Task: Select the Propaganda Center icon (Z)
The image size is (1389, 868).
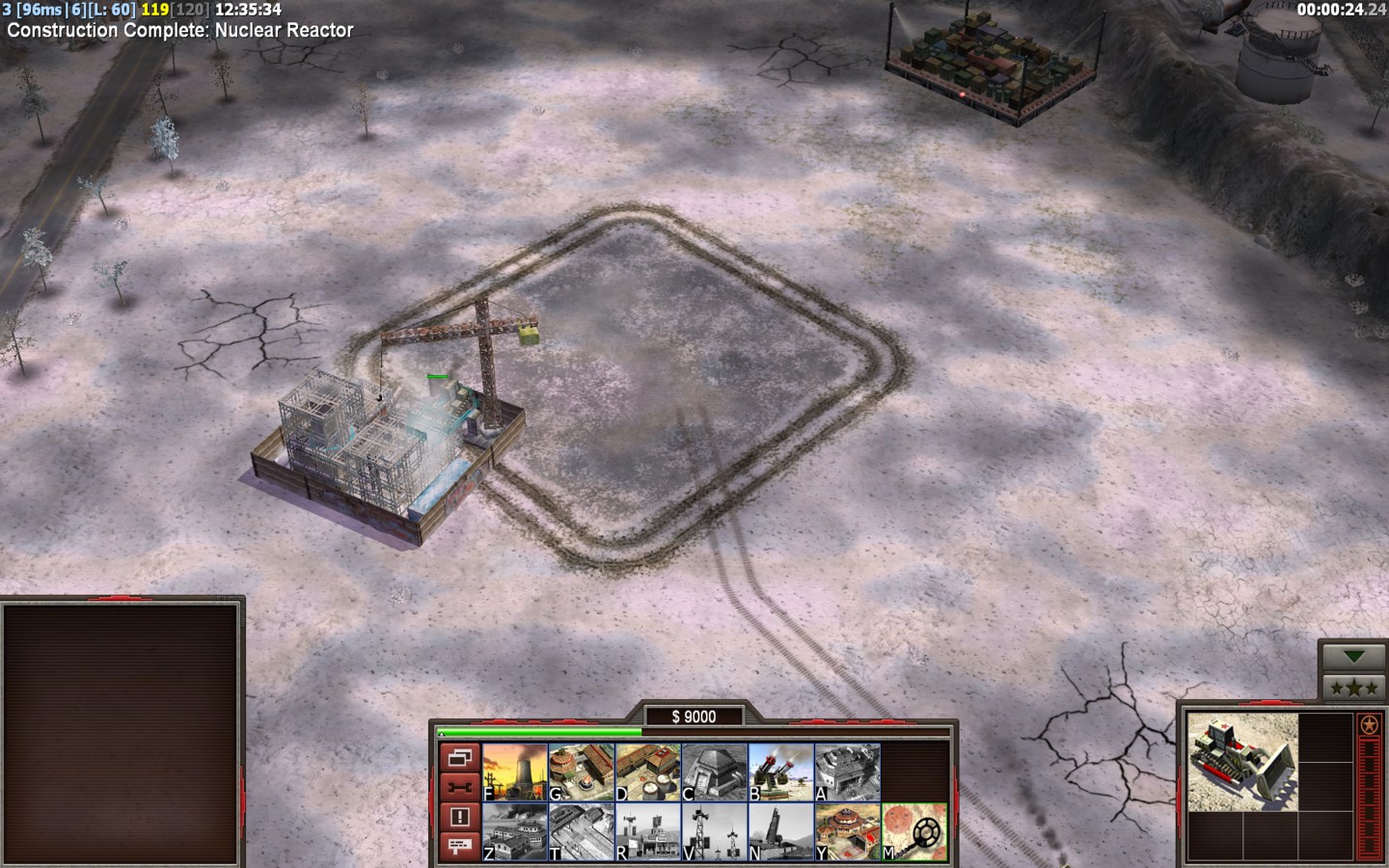Action: point(515,831)
